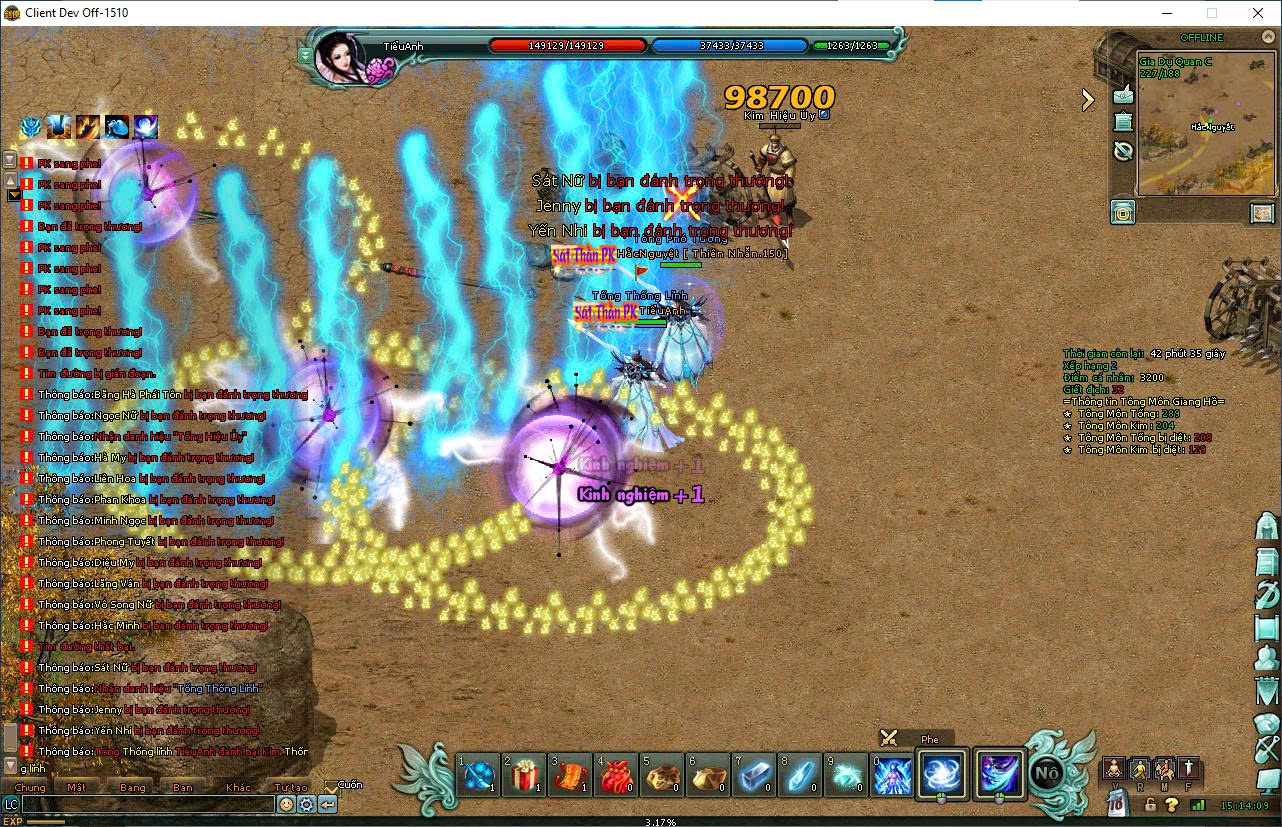This screenshot has width=1282, height=827.
Task: Select the Khác chat tab
Action: click(x=238, y=787)
